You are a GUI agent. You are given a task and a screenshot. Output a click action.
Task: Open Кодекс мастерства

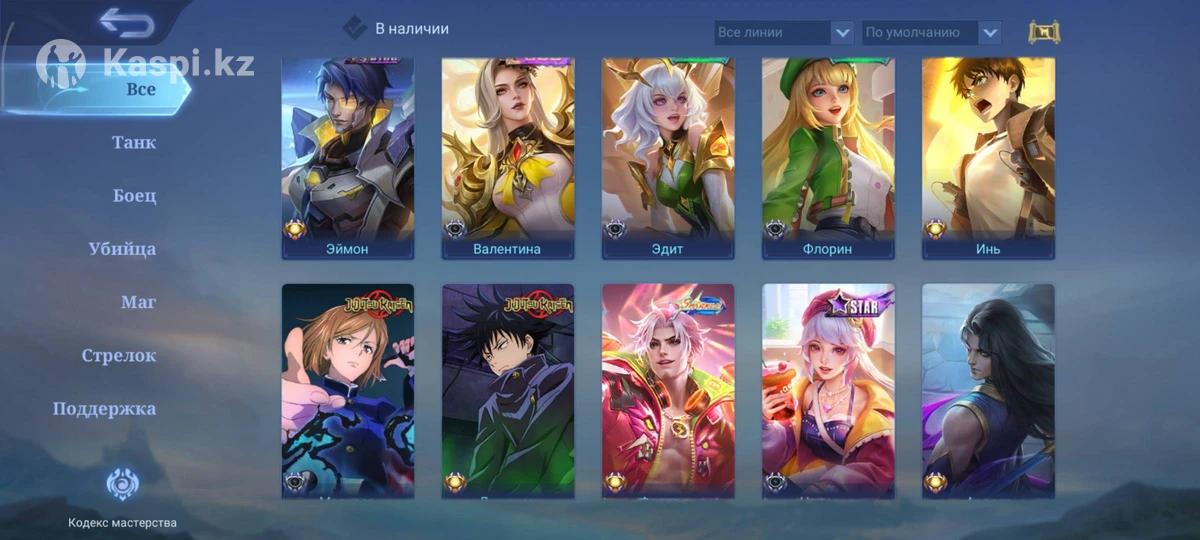coord(122,497)
